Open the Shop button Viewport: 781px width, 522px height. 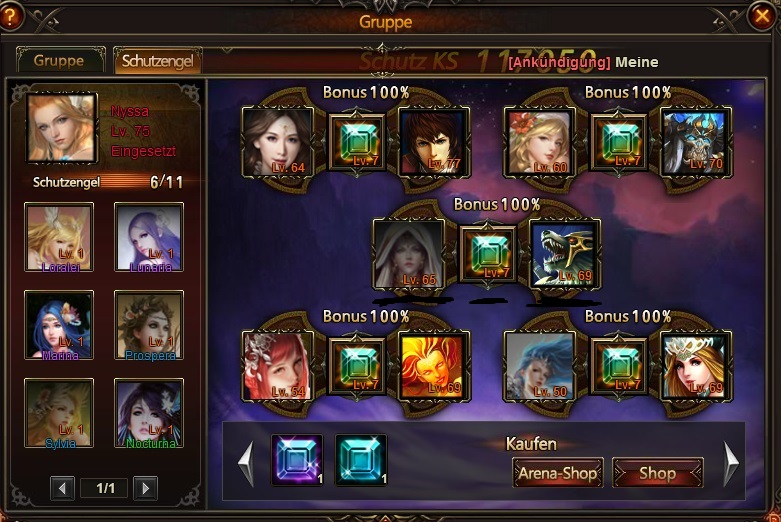657,473
